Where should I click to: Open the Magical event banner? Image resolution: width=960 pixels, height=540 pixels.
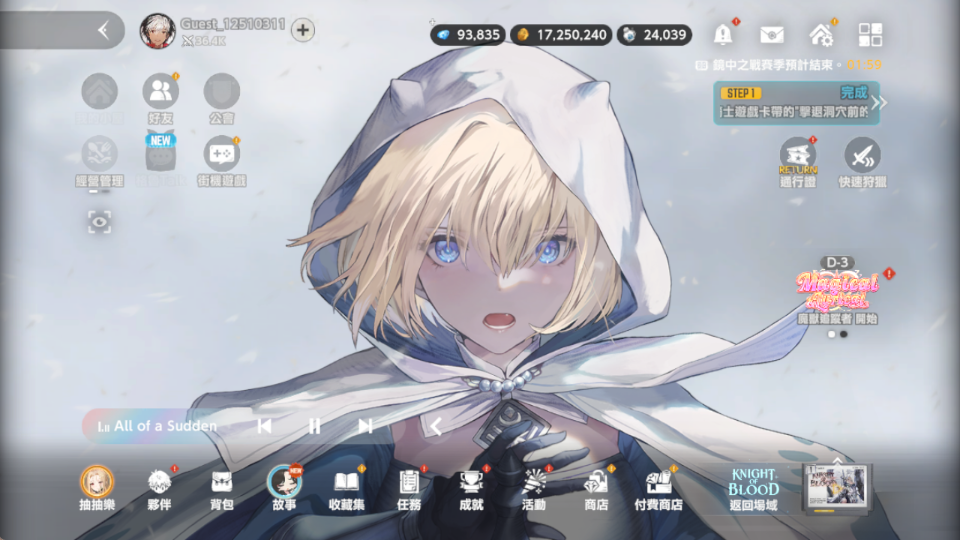coord(837,292)
